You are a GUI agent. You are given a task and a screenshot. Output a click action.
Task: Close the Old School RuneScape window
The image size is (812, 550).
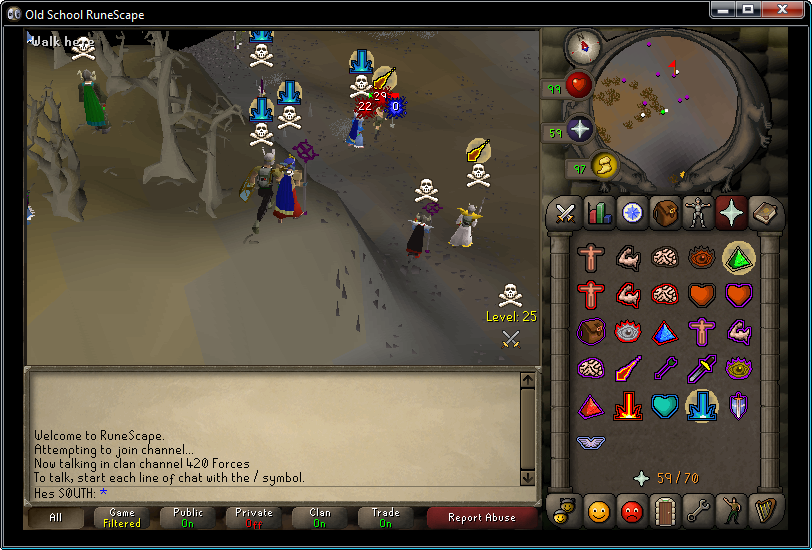coord(786,9)
